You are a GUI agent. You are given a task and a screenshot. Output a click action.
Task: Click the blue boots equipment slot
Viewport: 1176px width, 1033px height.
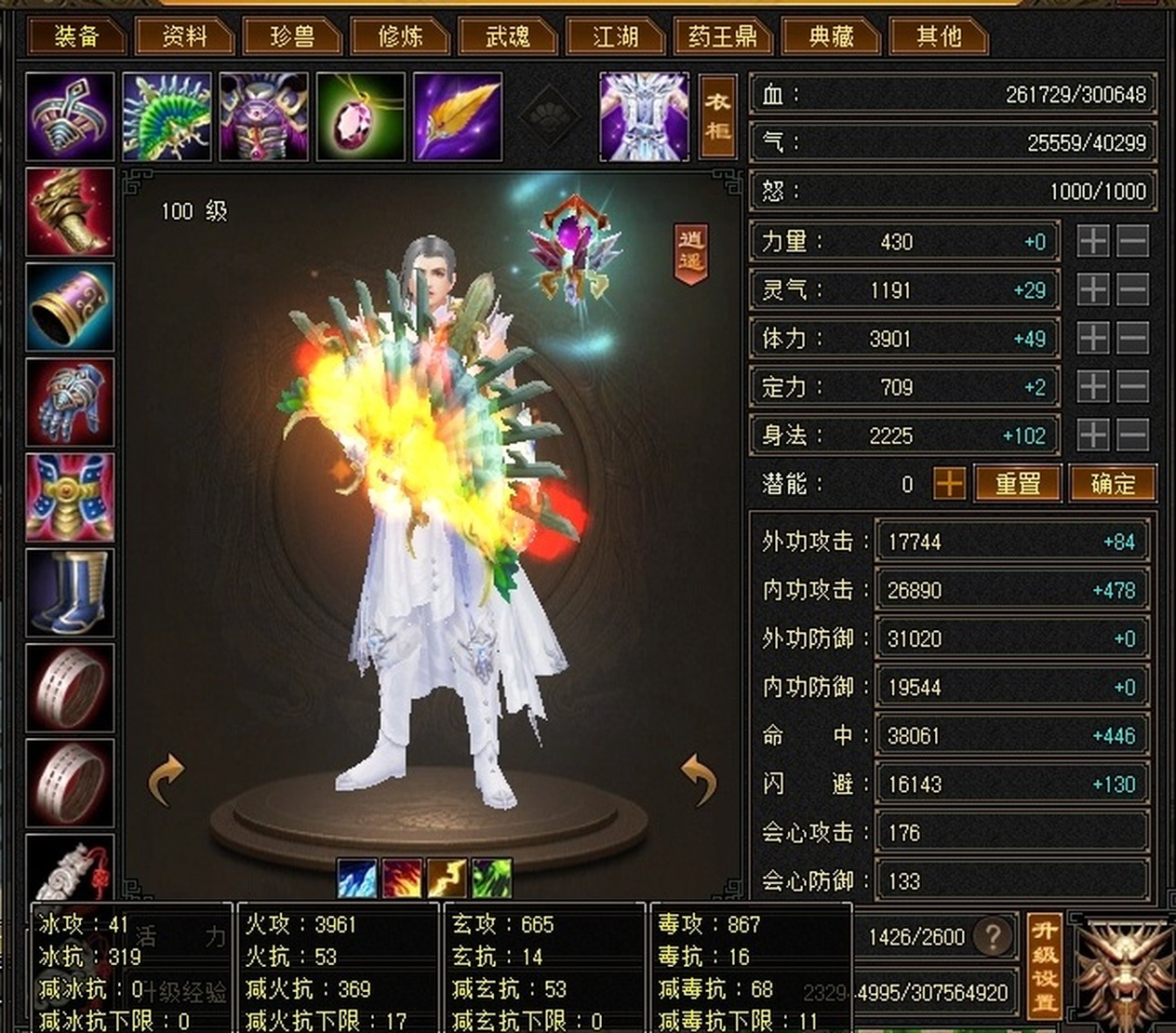click(x=70, y=592)
